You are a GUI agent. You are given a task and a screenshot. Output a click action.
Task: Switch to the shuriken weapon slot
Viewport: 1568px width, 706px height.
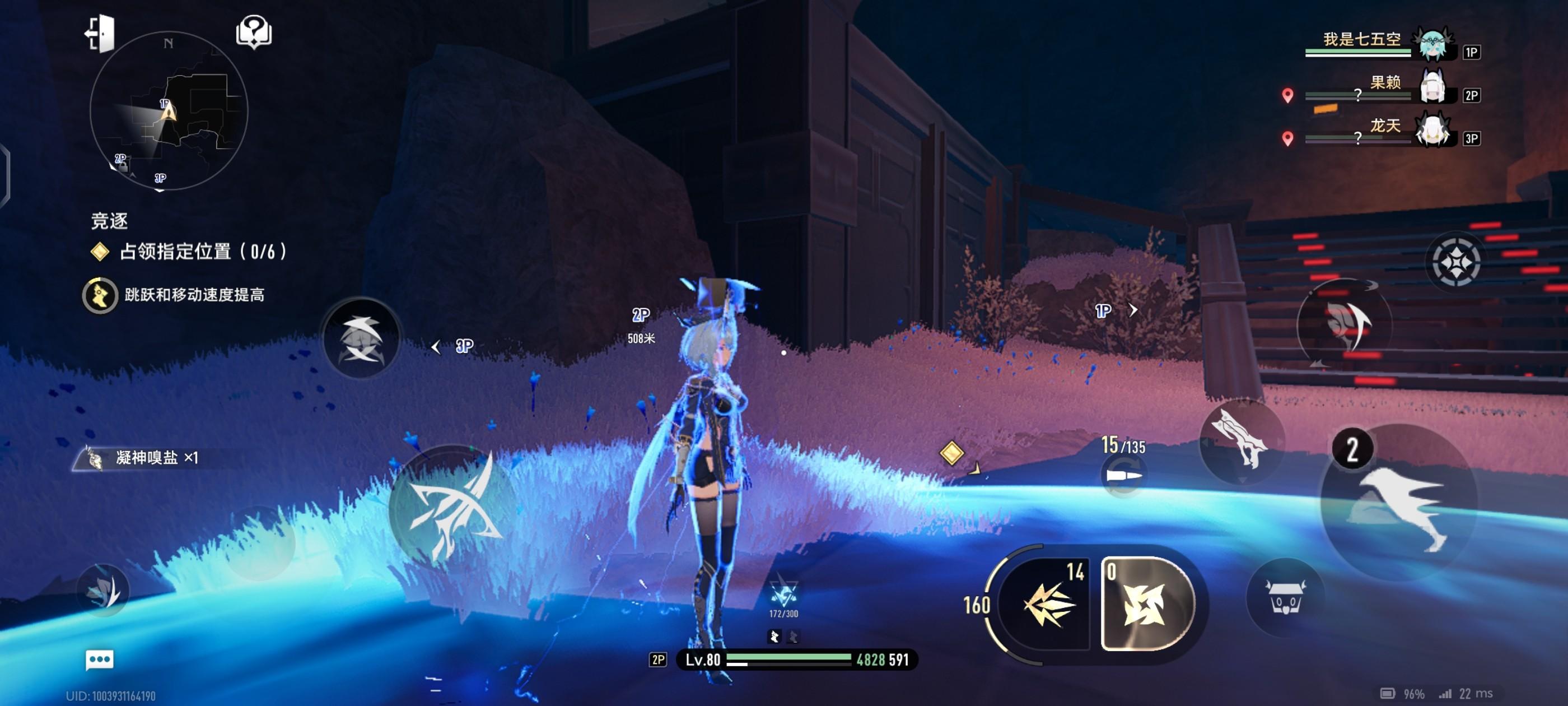[1146, 603]
